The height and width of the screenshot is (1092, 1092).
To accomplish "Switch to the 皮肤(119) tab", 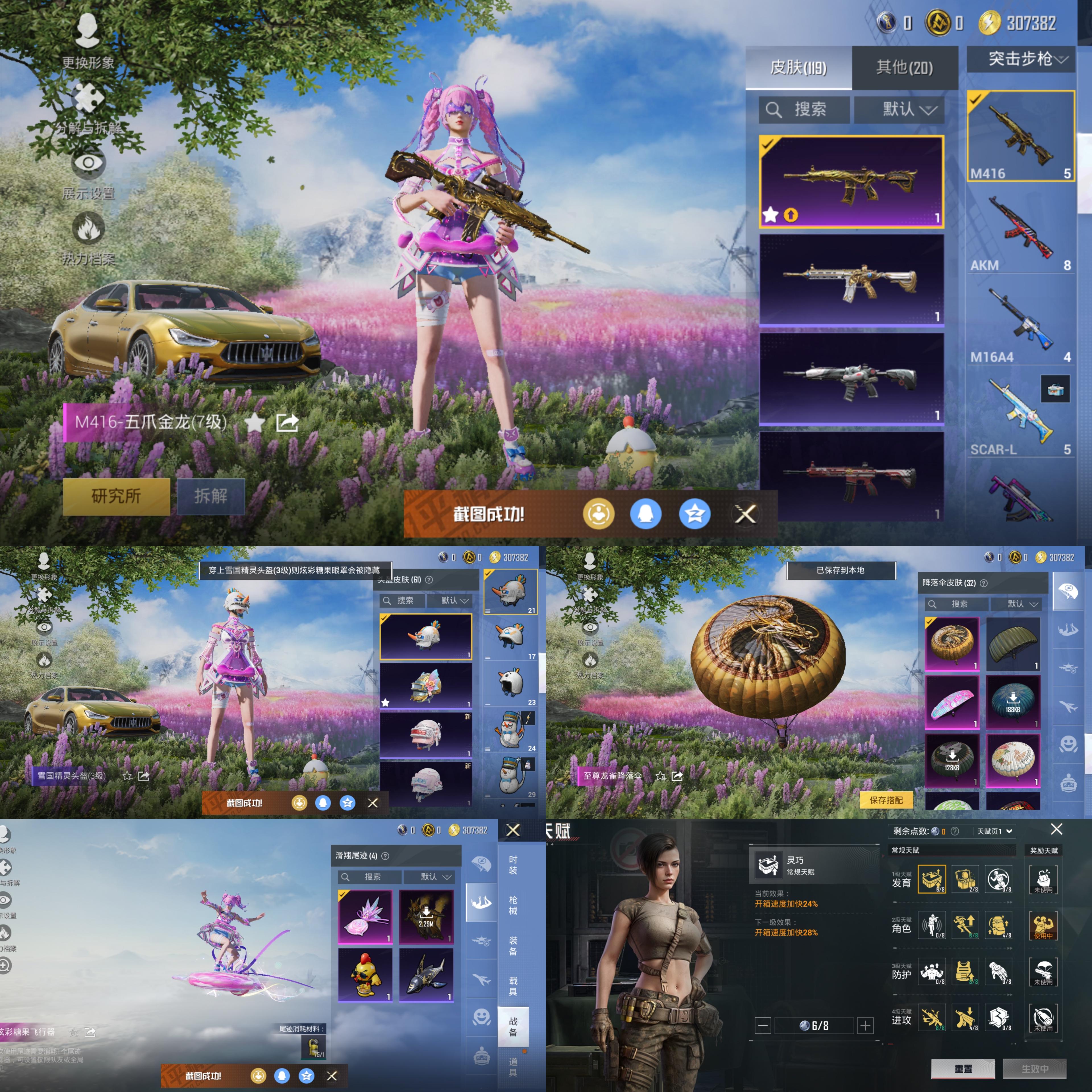I will [x=798, y=68].
